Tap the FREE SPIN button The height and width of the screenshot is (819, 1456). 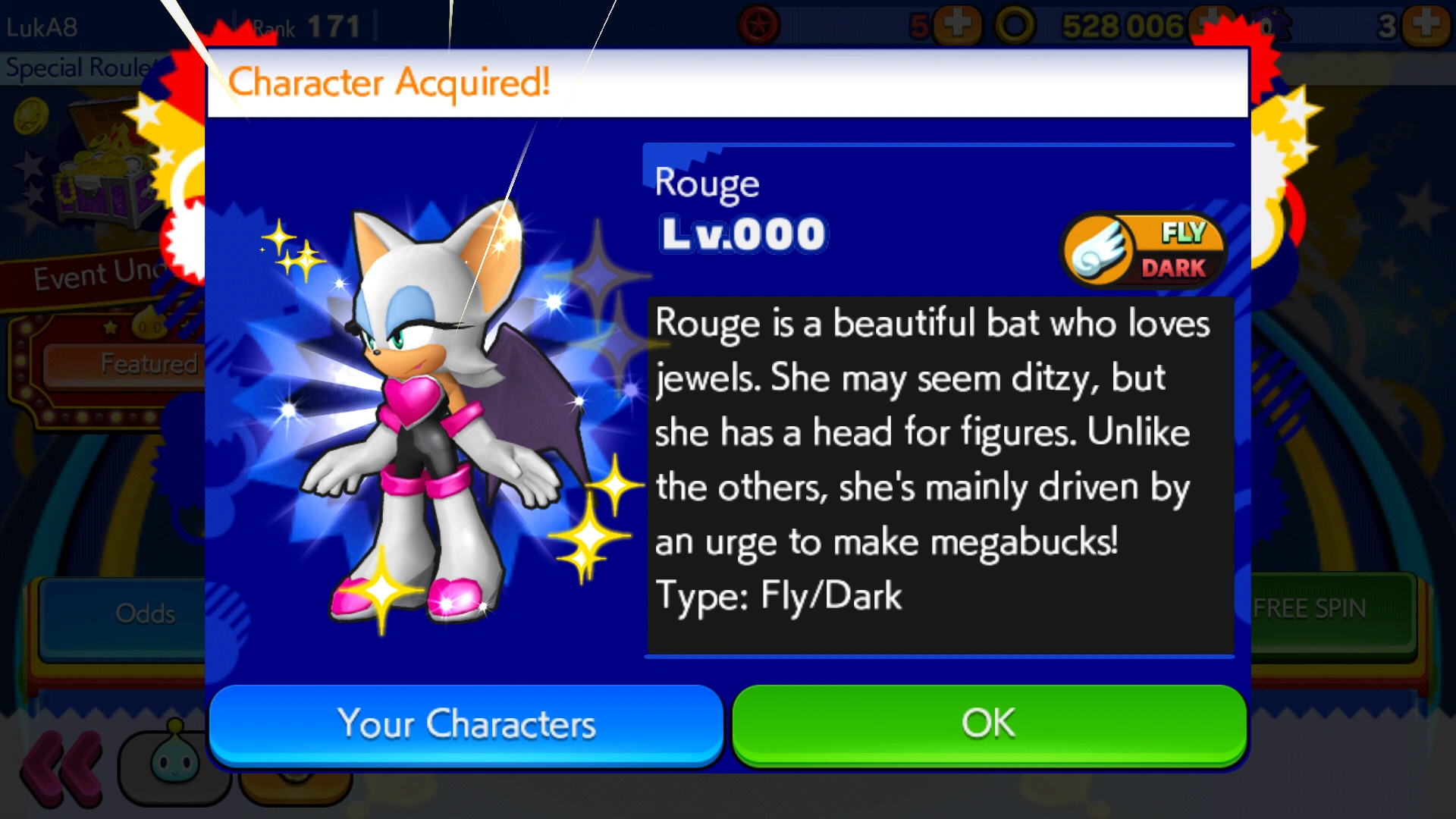tap(1331, 610)
